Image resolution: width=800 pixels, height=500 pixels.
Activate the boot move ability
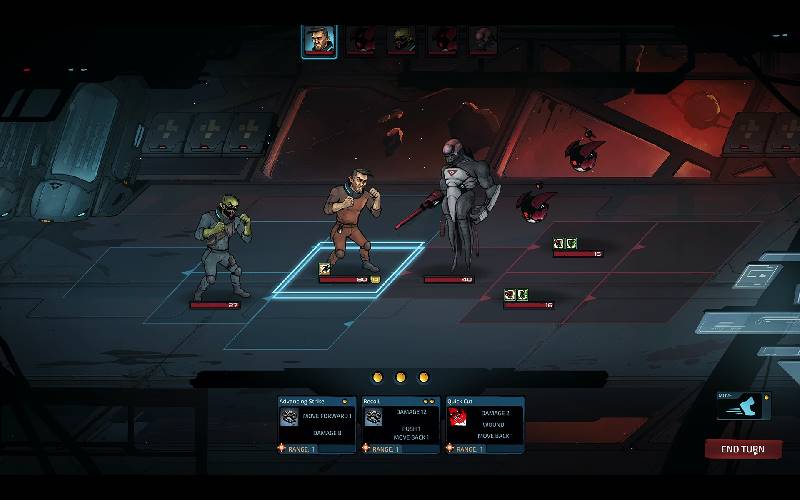[x=744, y=406]
